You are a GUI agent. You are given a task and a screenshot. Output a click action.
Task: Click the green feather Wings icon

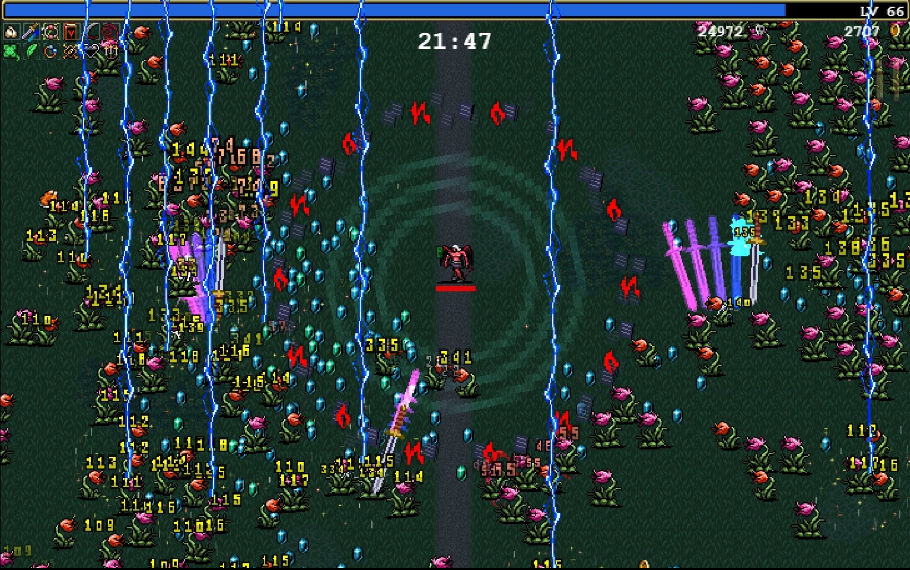(30, 51)
